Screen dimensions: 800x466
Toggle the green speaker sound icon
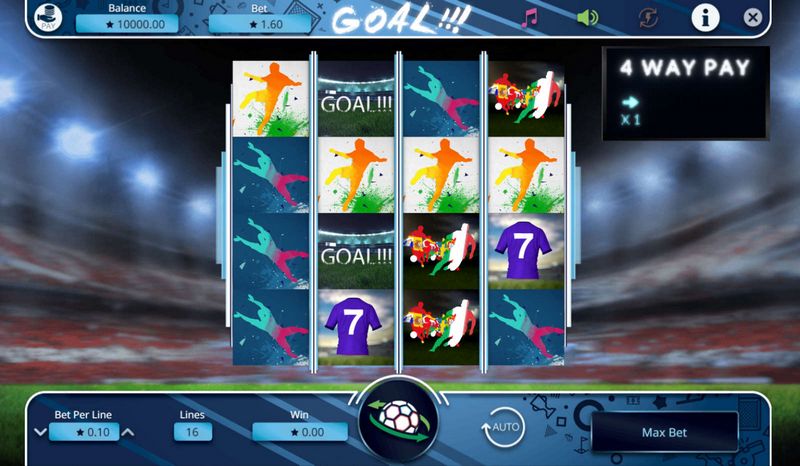[588, 17]
